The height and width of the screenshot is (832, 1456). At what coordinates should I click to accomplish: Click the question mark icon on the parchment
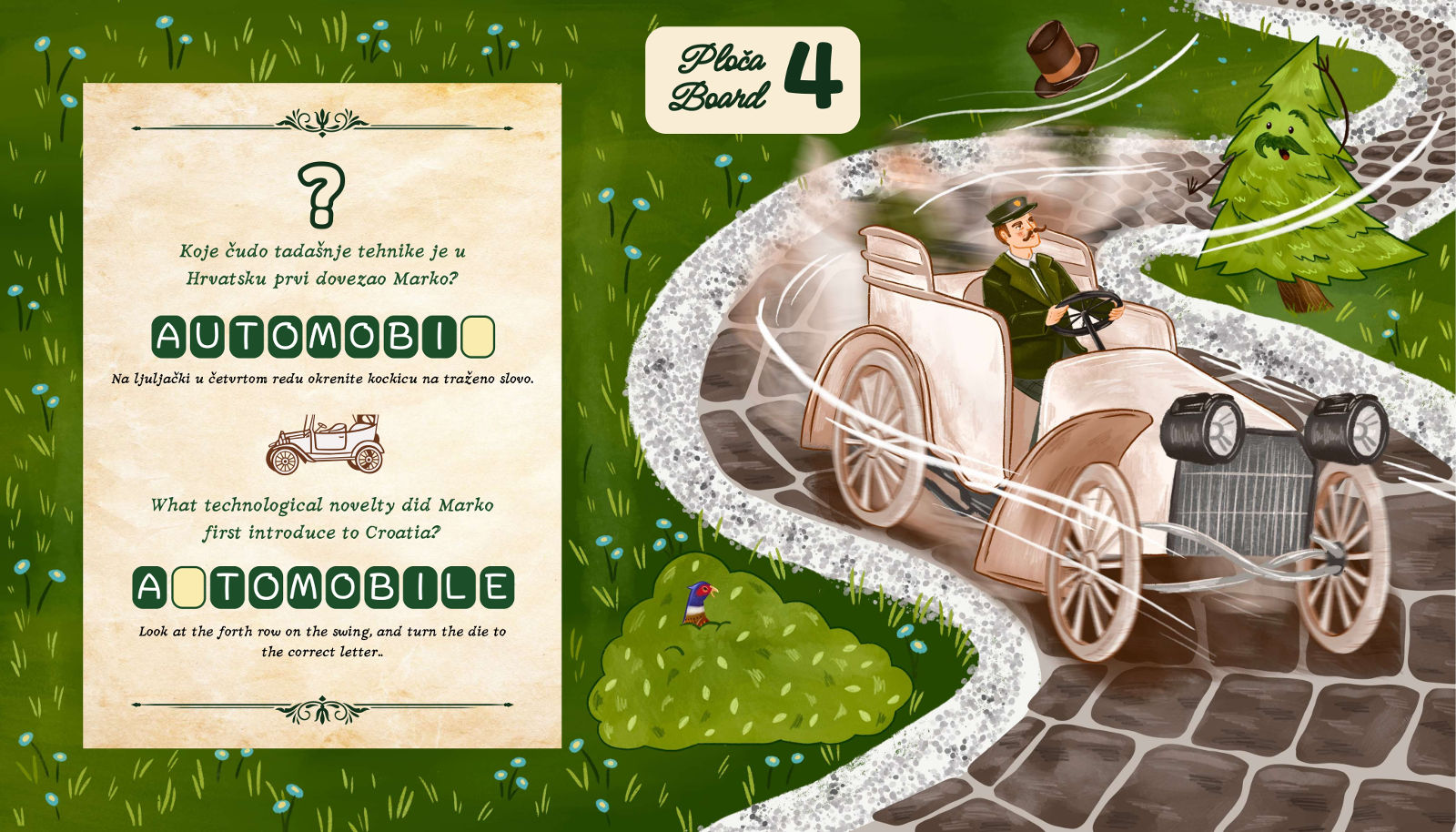click(x=322, y=194)
